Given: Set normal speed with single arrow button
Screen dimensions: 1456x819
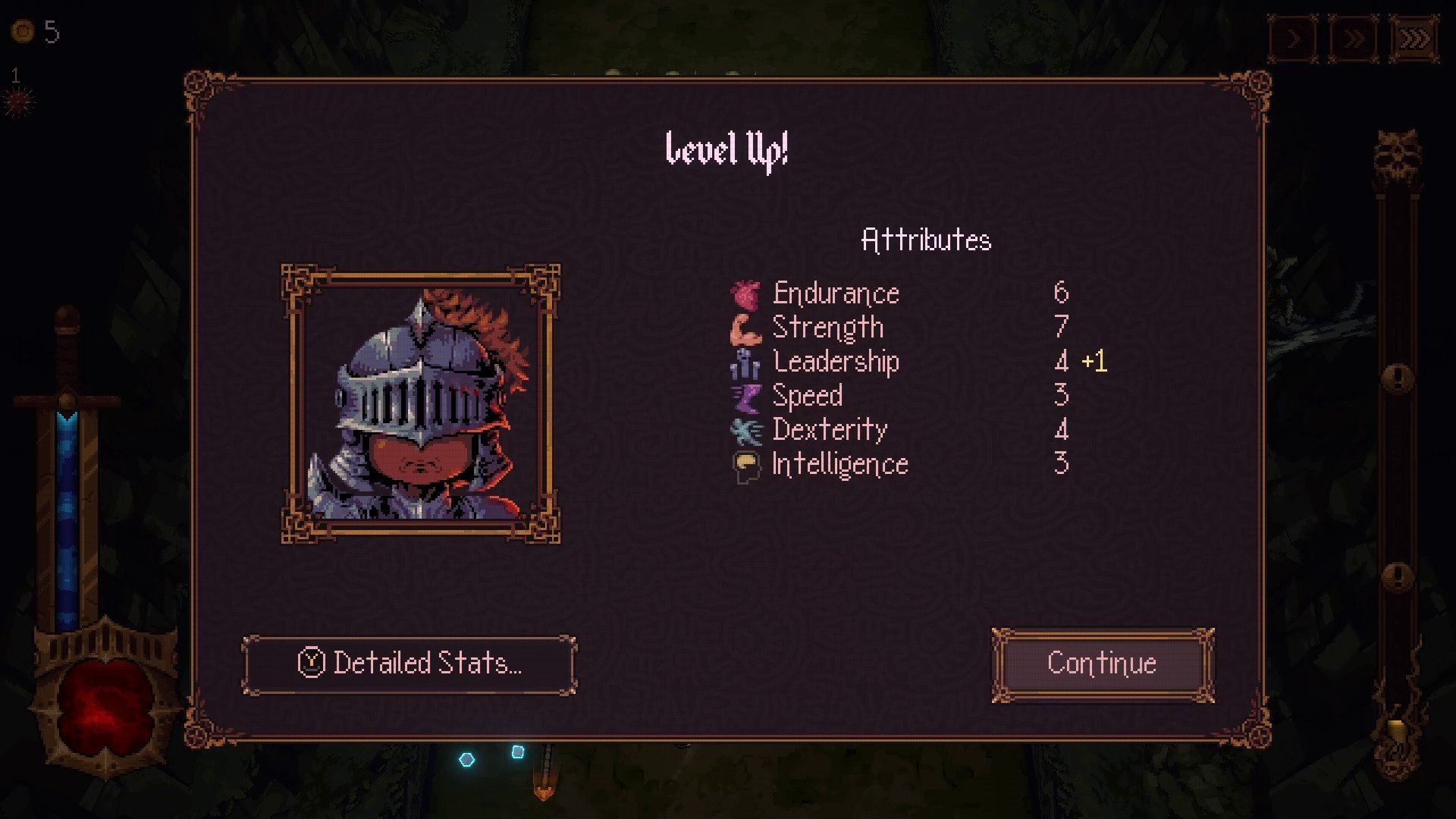Looking at the screenshot, I should pyautogui.click(x=1294, y=38).
